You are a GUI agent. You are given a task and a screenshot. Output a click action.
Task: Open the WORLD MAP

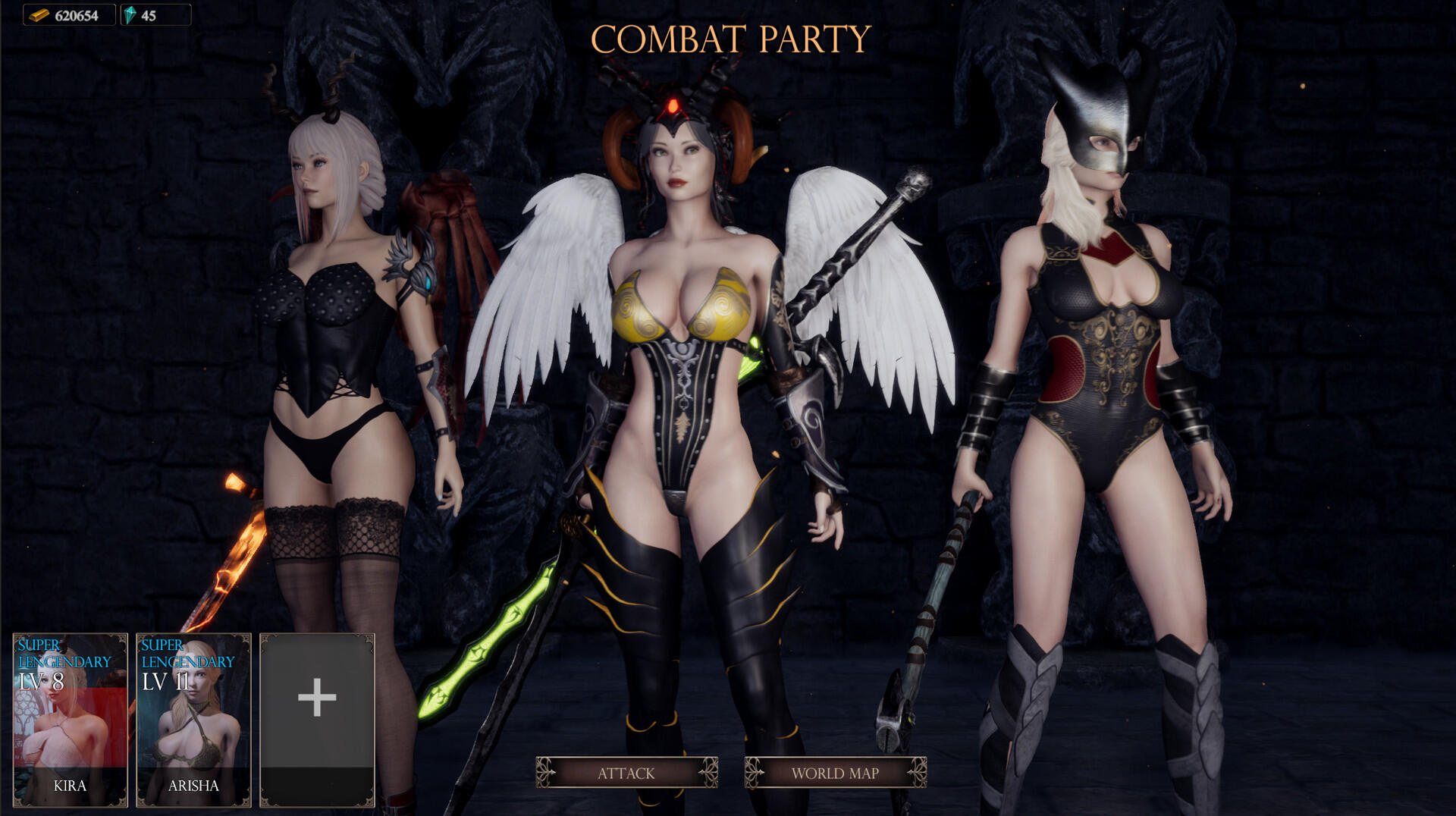[x=833, y=774]
